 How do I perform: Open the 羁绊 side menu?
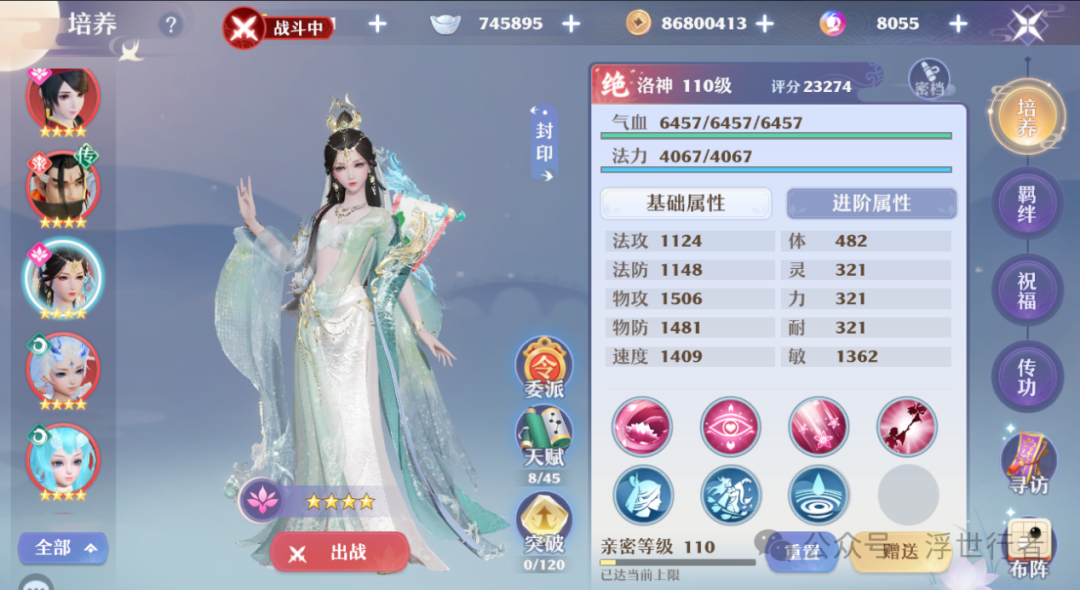point(1026,203)
